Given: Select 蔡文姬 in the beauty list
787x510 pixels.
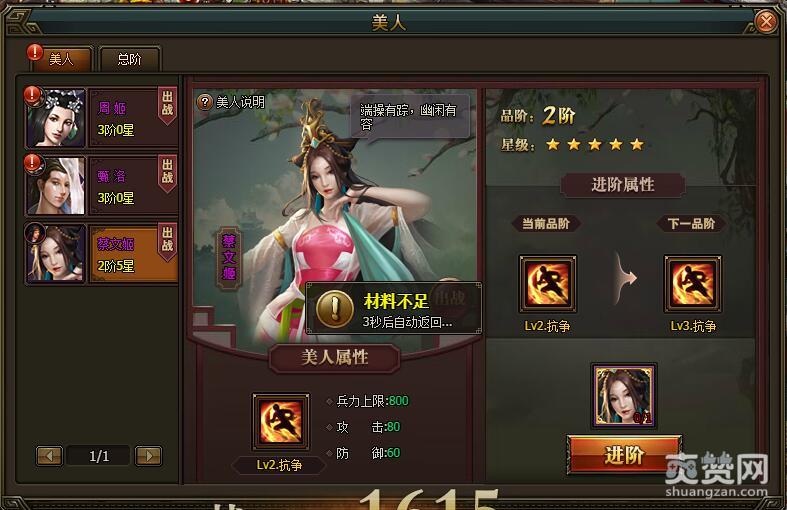Looking at the screenshot, I should 110,253.
